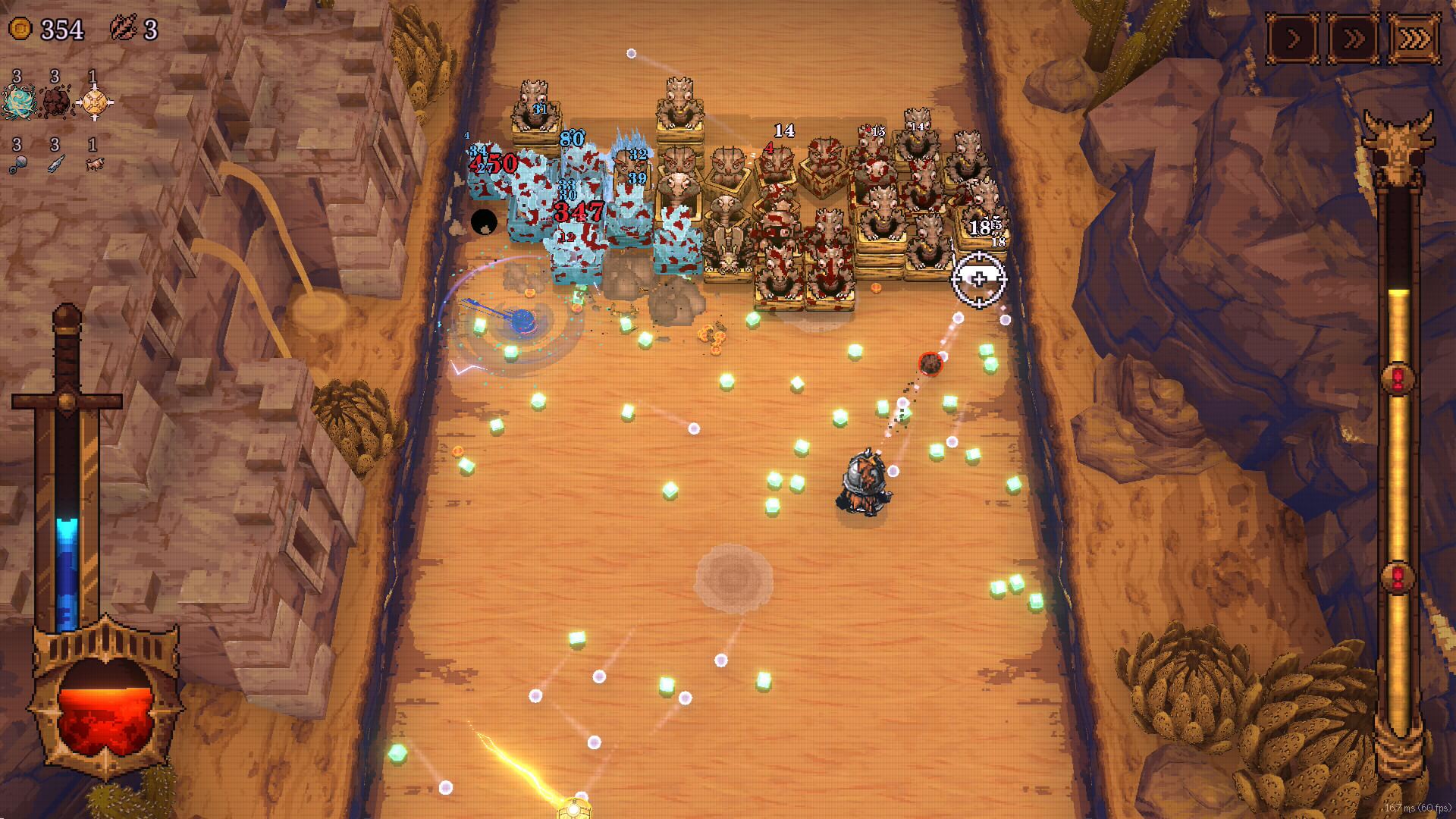This screenshot has height=819, width=1456.
Task: Select the triple-arrow fastest speed button
Action: pyautogui.click(x=1414, y=39)
